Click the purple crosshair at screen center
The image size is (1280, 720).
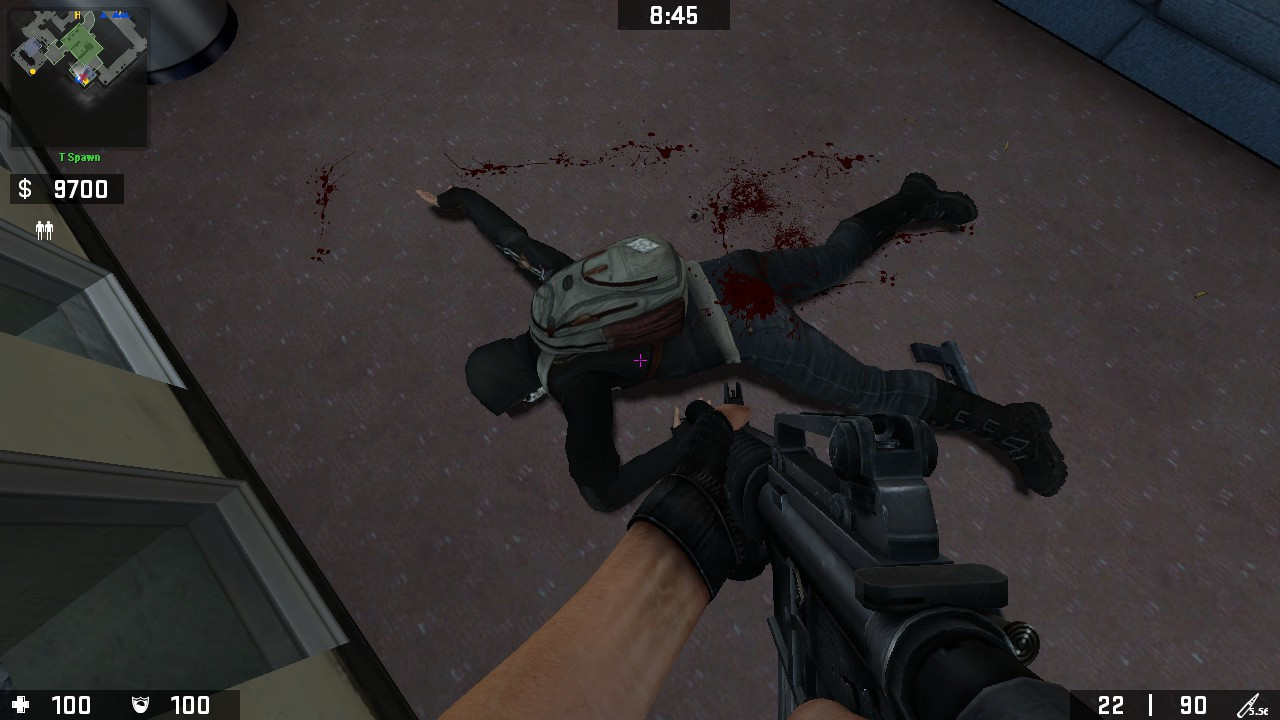click(640, 360)
